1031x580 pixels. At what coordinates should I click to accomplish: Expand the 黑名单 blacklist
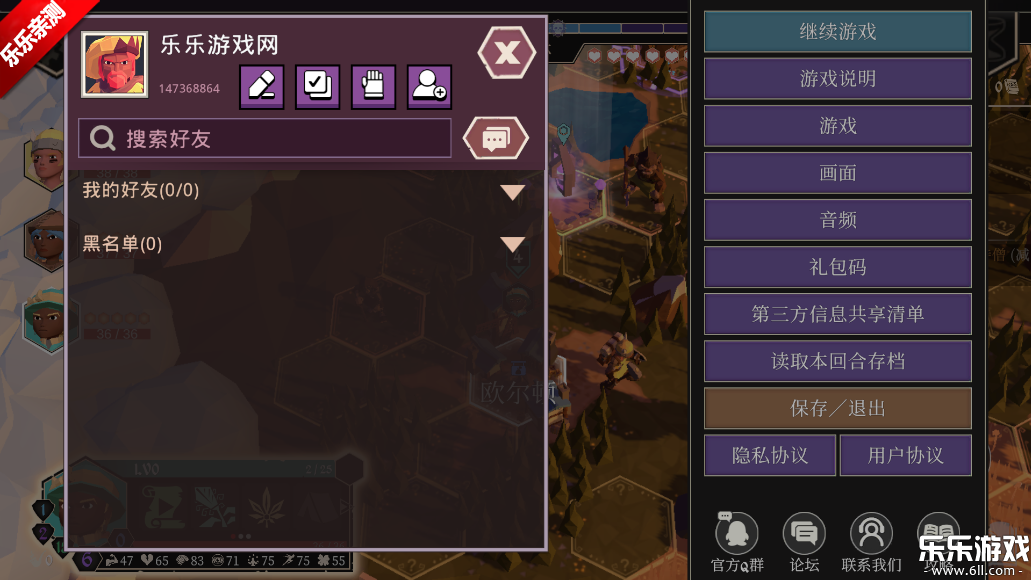(x=512, y=244)
